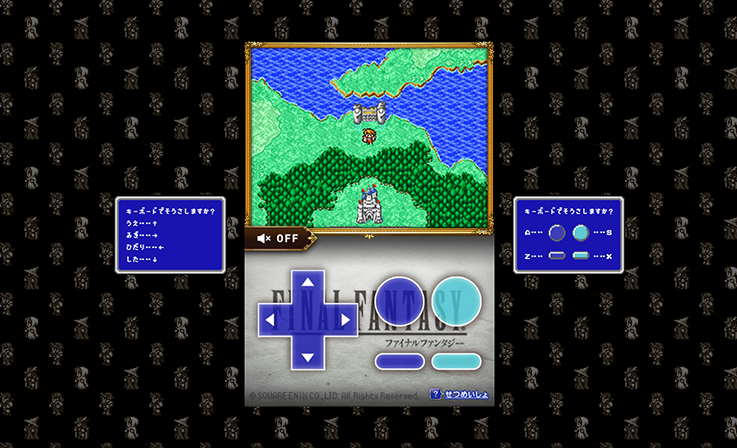Tap the D-pad down arrow
Image resolution: width=737 pixels, height=448 pixels.
coord(306,355)
